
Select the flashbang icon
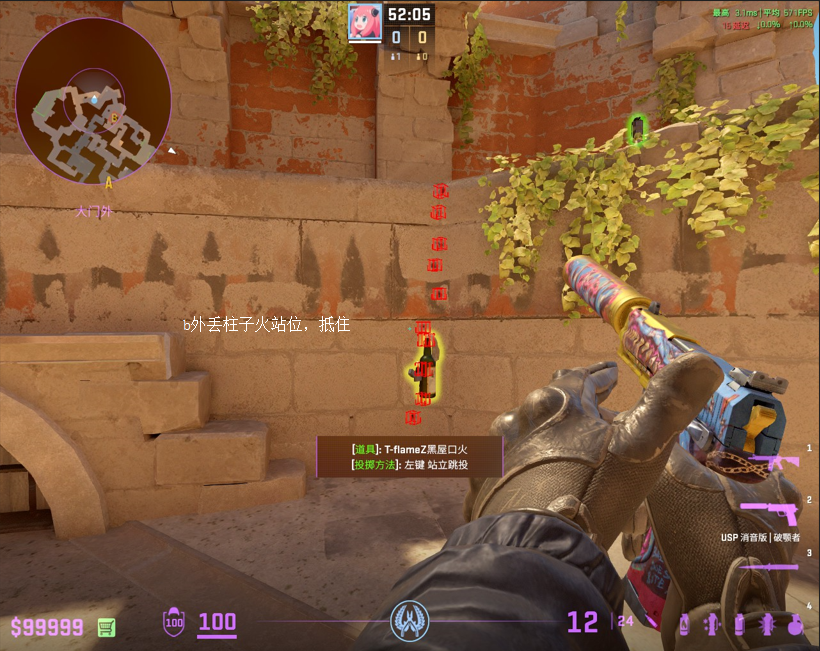[767, 624]
